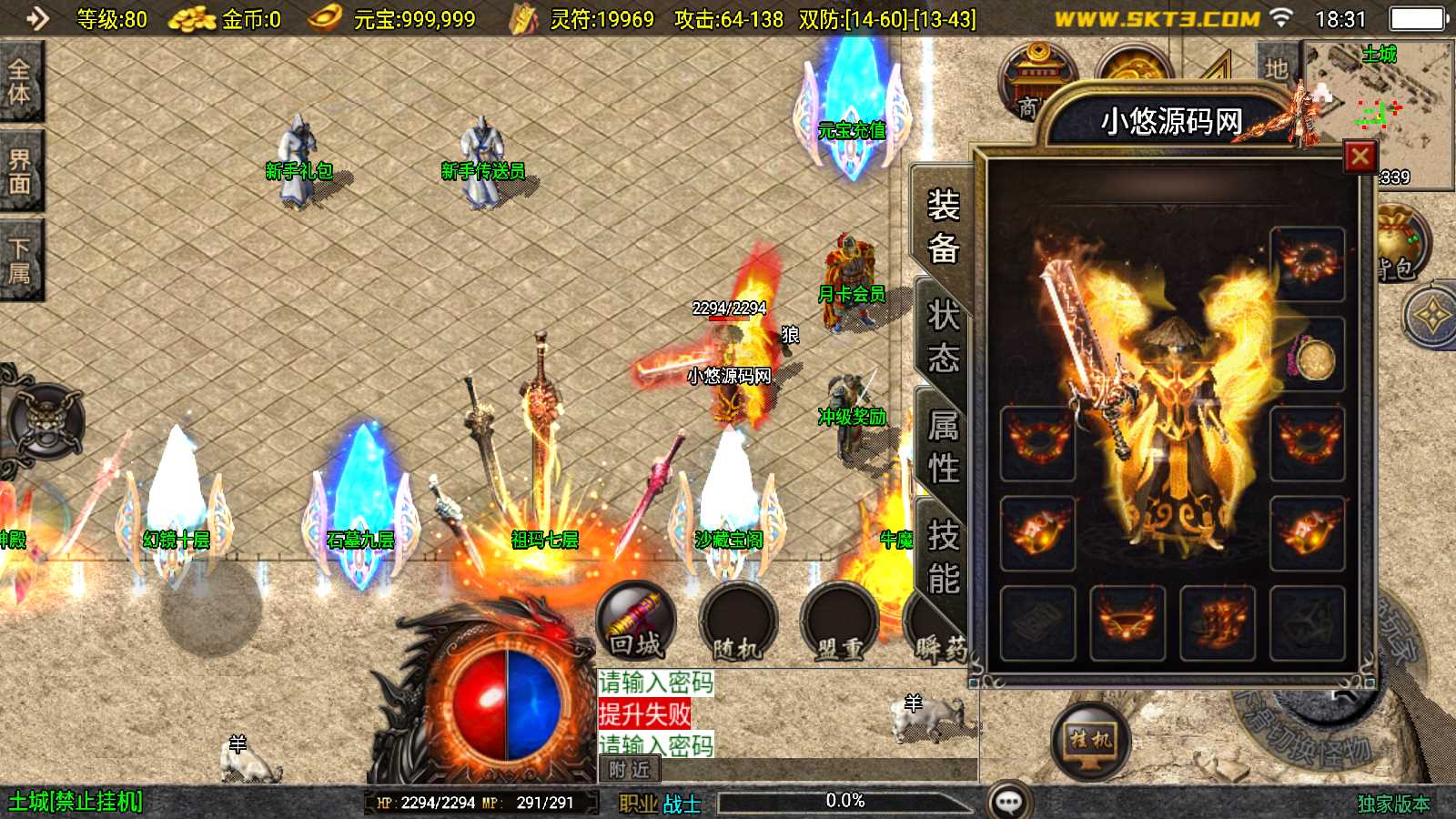Open the chat bubble button
This screenshot has width=1456, height=819.
(x=1009, y=802)
